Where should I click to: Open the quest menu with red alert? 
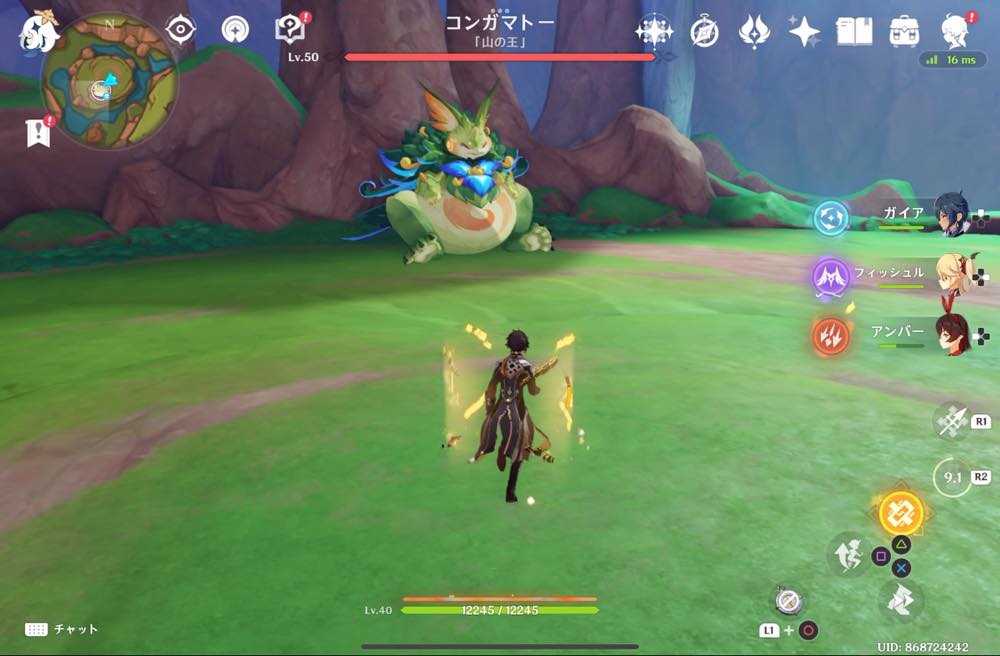tap(290, 30)
